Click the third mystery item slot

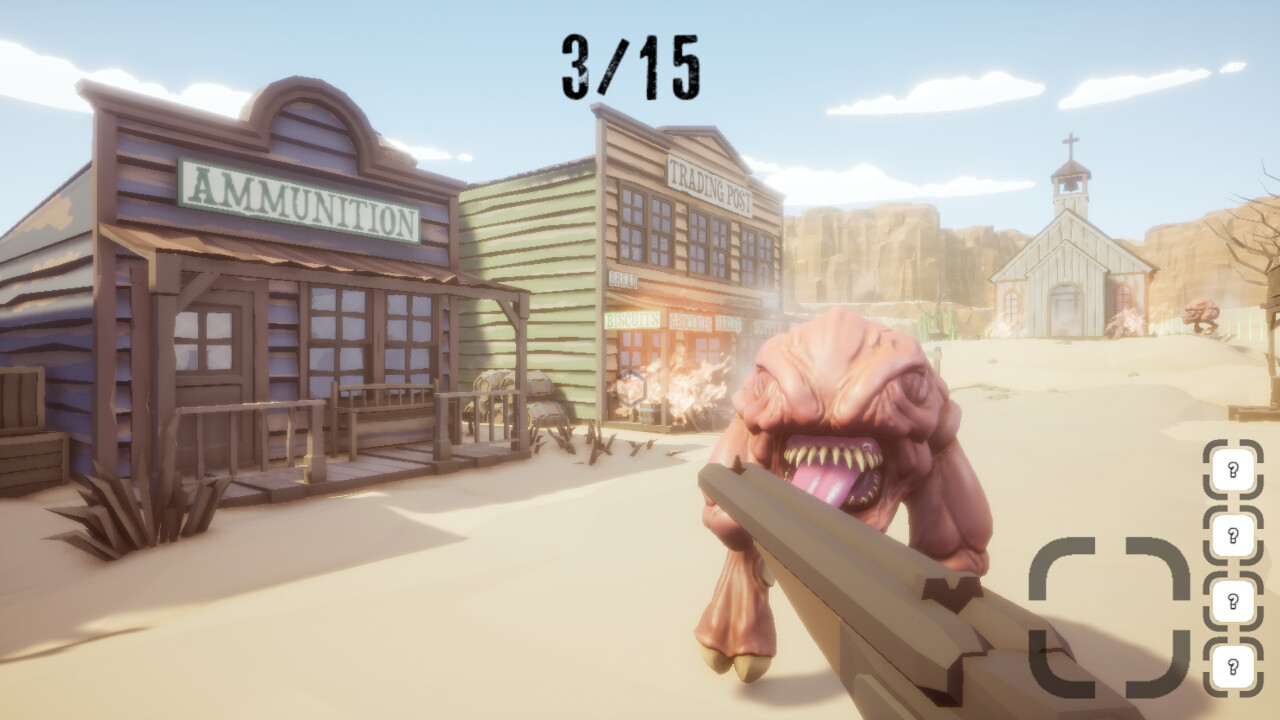pyautogui.click(x=1233, y=599)
